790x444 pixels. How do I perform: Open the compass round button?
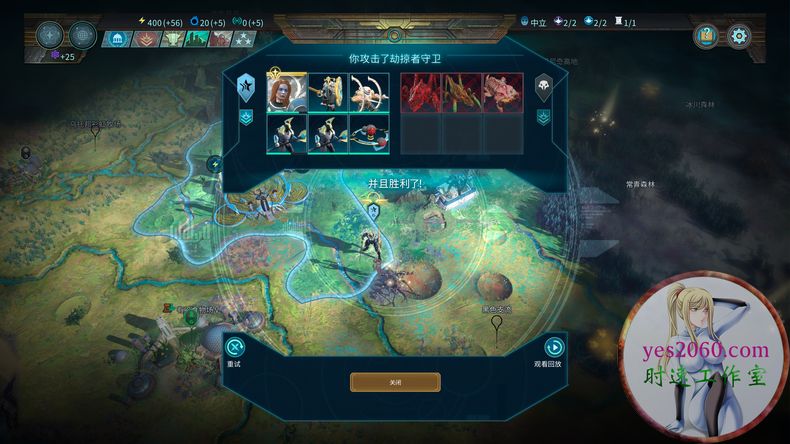tap(50, 35)
